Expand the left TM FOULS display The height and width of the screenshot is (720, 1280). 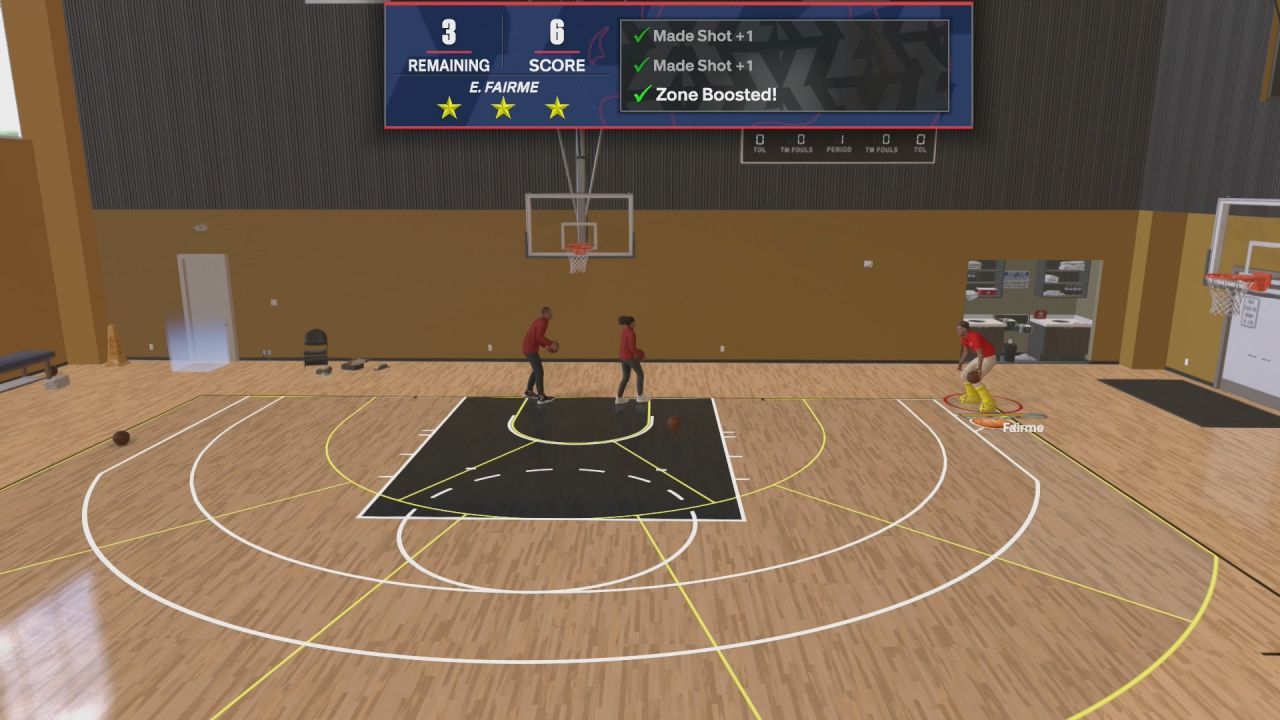click(800, 140)
